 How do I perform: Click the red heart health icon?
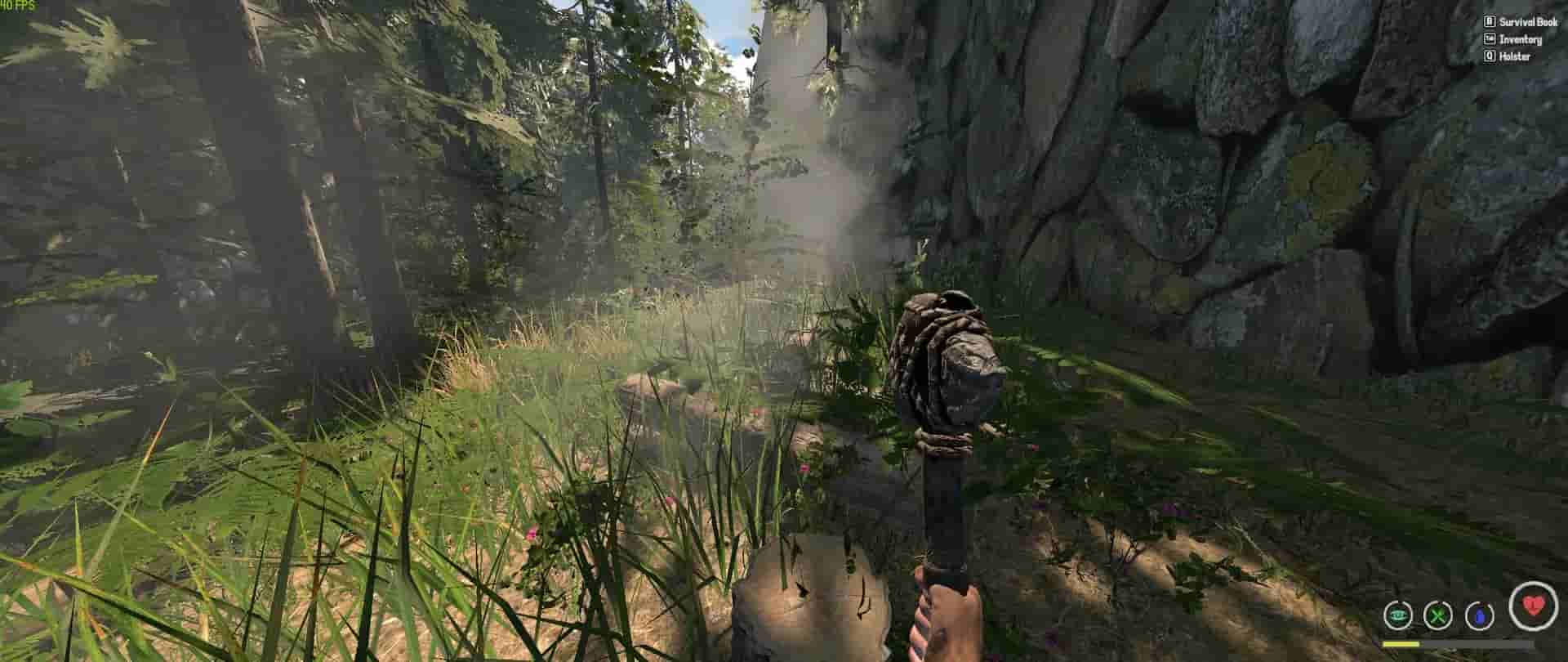pyautogui.click(x=1533, y=606)
